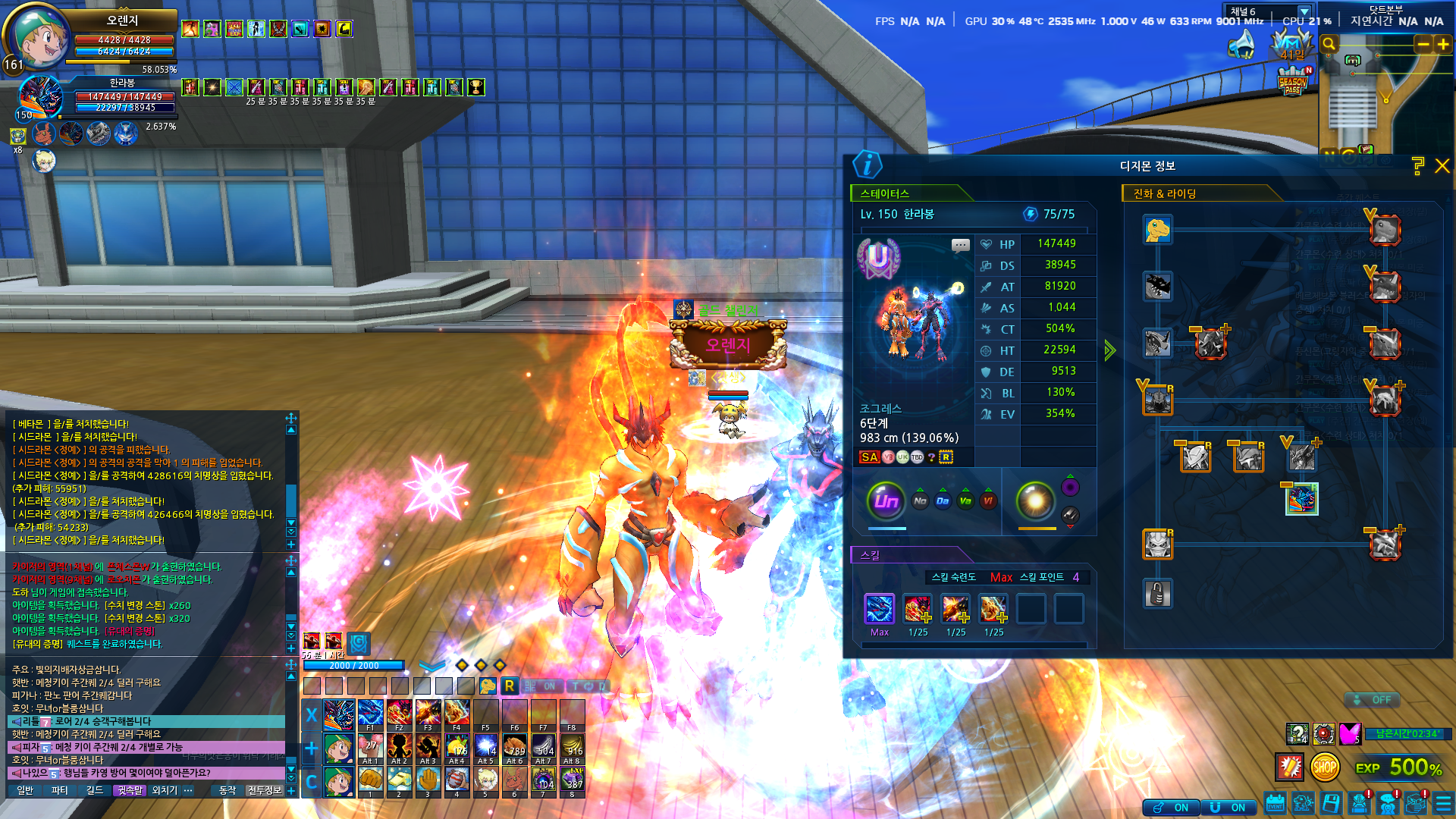Open the megaphone announcement icon
Screen dimensions: 1456x819
click(1241, 45)
